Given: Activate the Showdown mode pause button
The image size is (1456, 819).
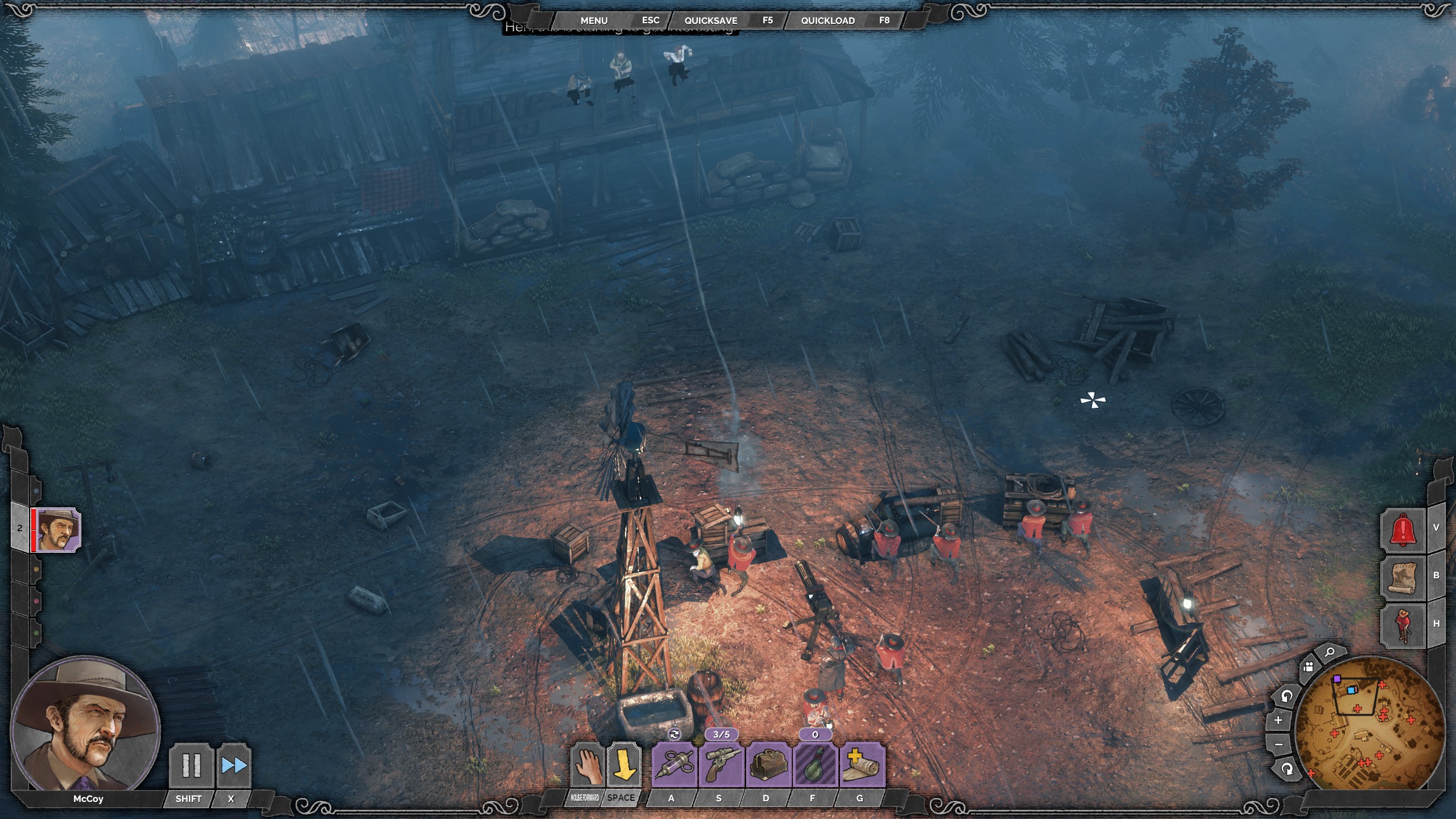Looking at the screenshot, I should tap(191, 766).
